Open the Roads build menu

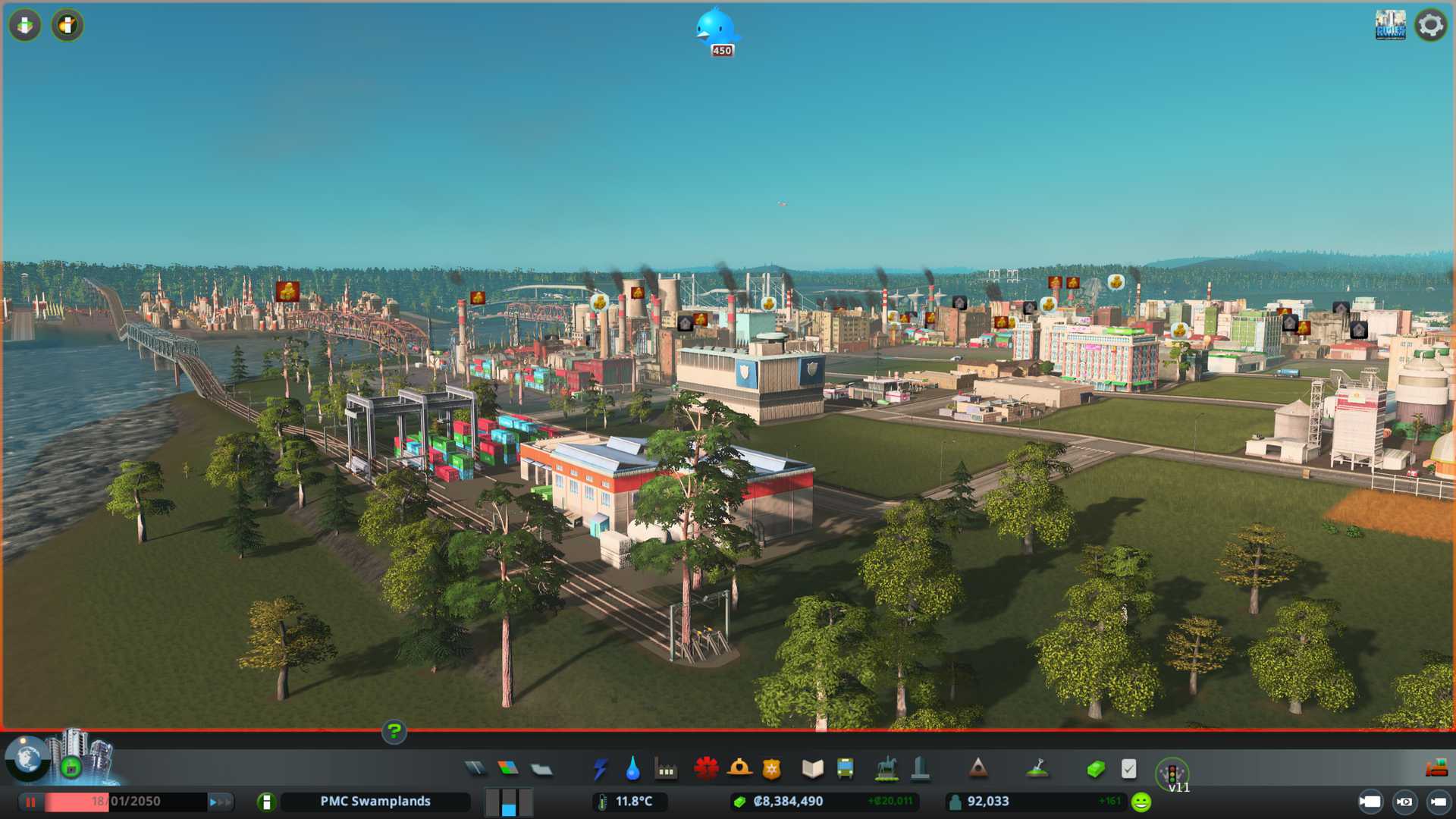click(475, 769)
